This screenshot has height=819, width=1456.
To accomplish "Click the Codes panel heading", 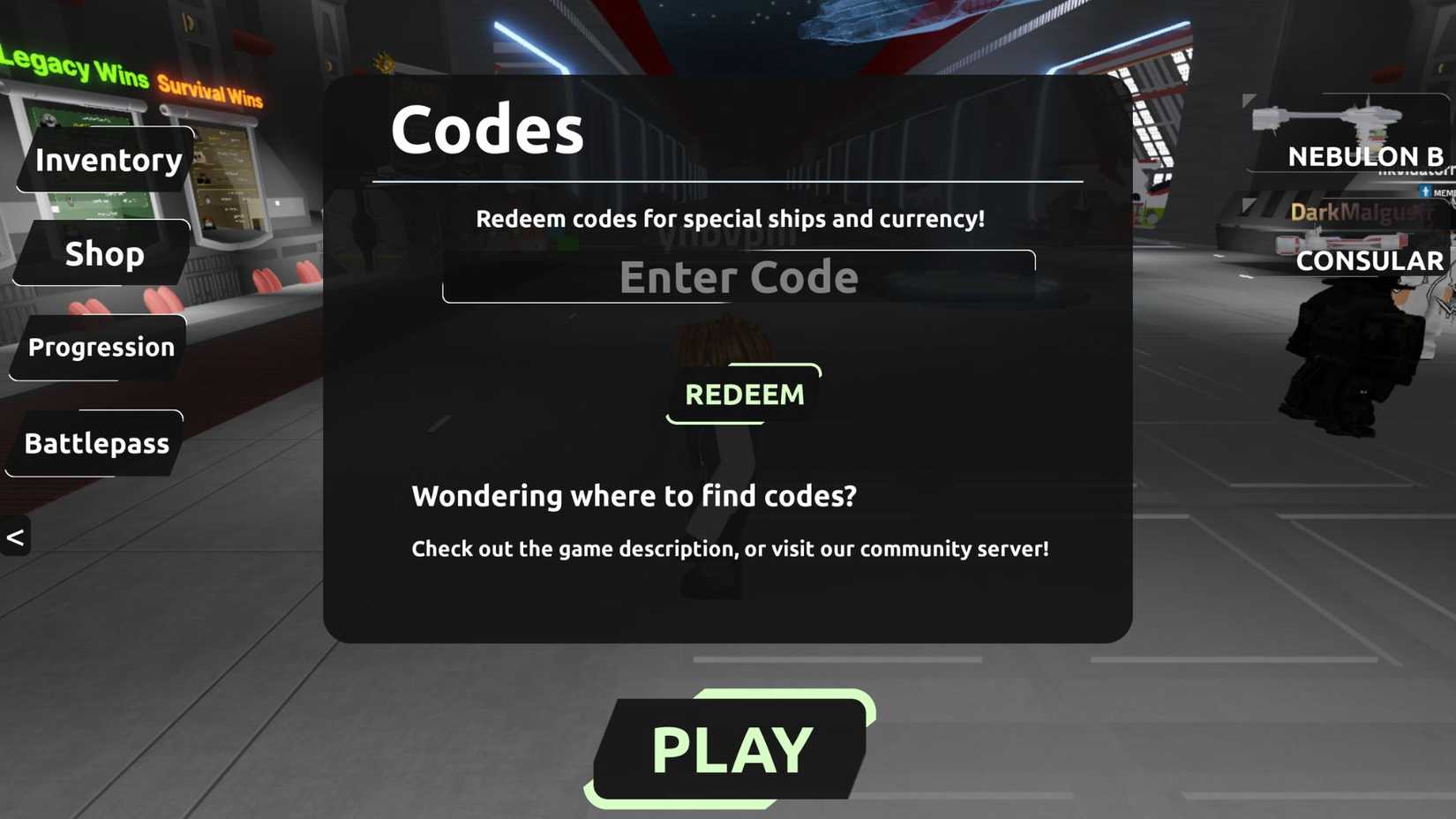I will pos(486,128).
